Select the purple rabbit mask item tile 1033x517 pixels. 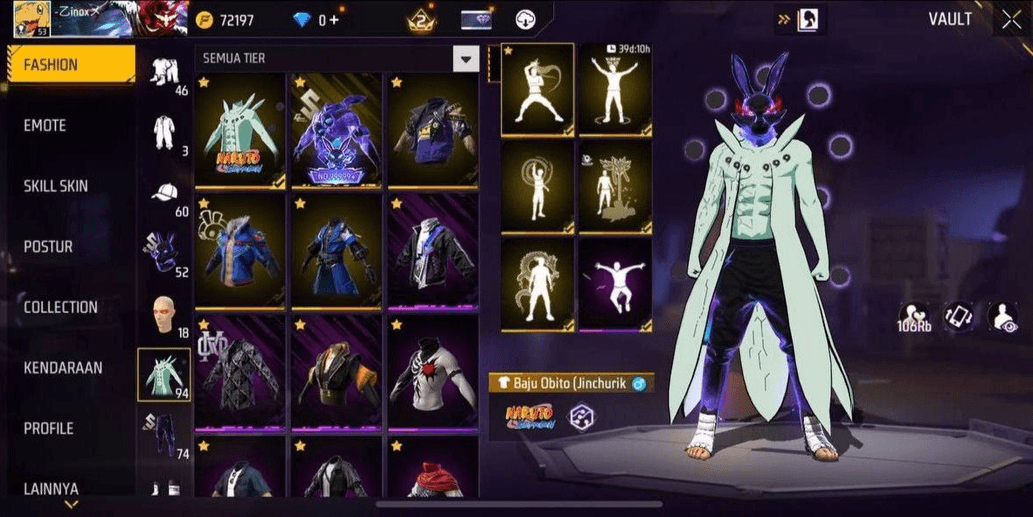[x=337, y=130]
